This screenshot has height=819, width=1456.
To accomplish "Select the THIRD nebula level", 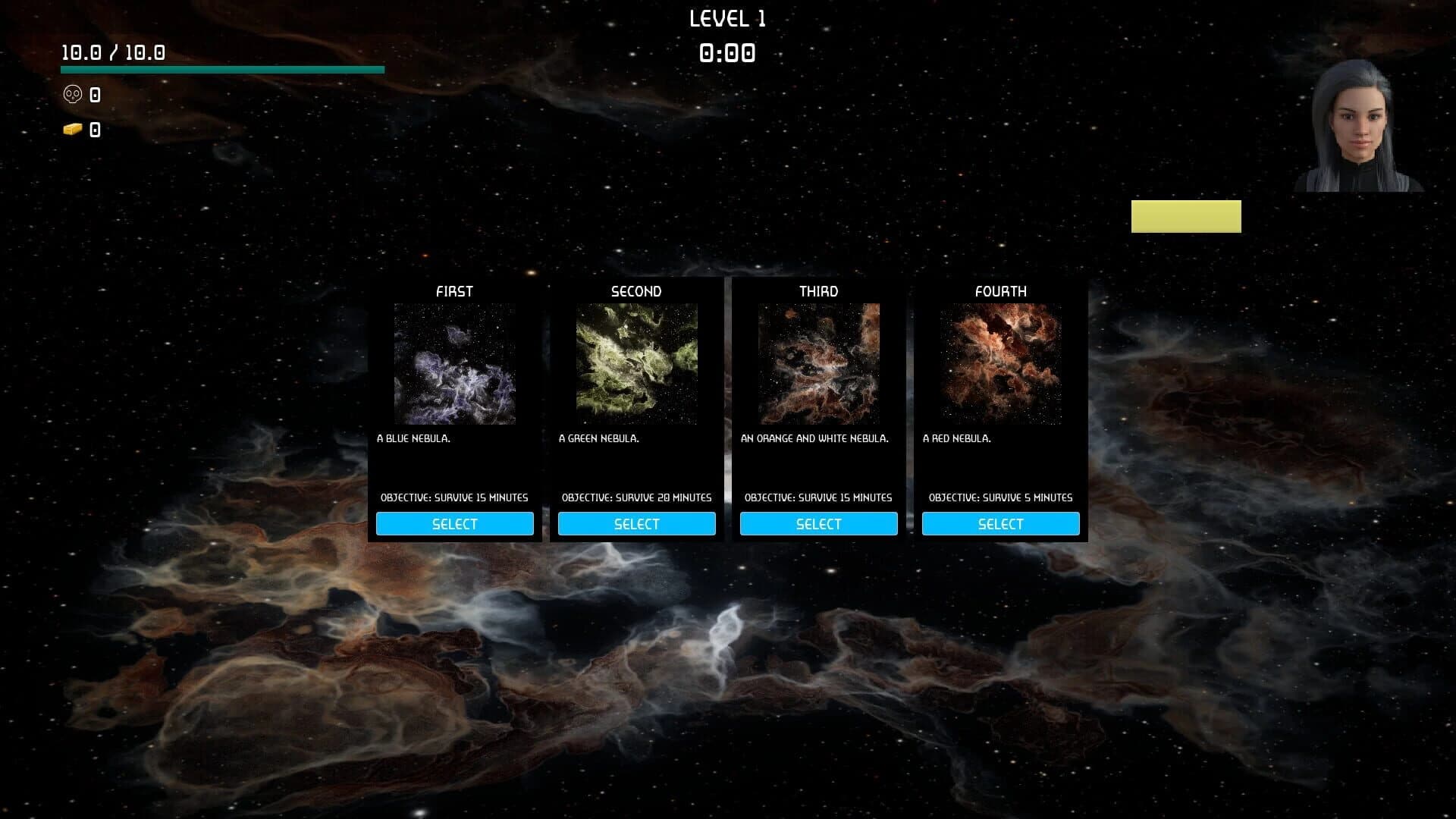I will click(x=818, y=523).
